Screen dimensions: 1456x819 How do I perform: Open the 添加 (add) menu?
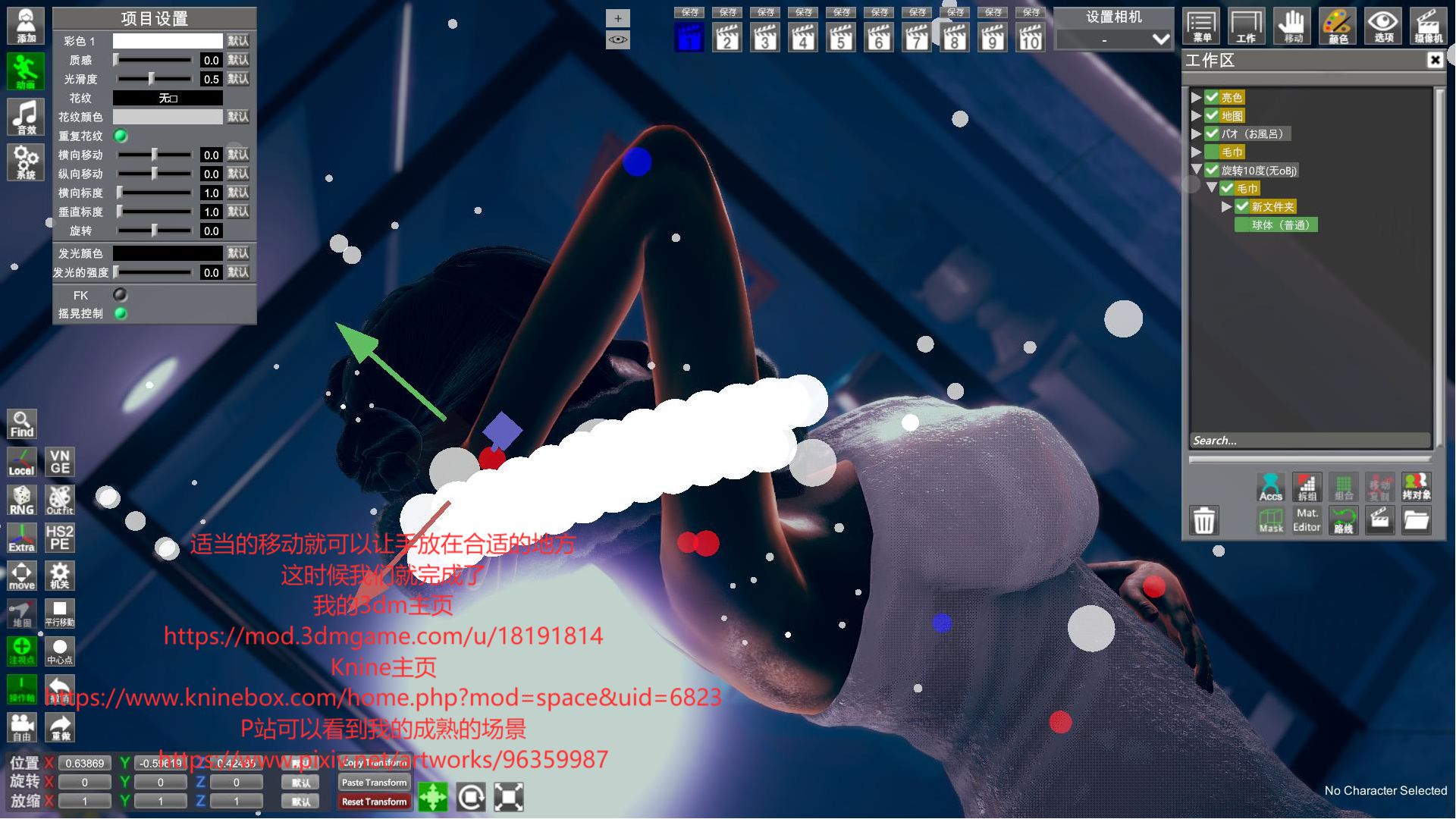click(26, 25)
